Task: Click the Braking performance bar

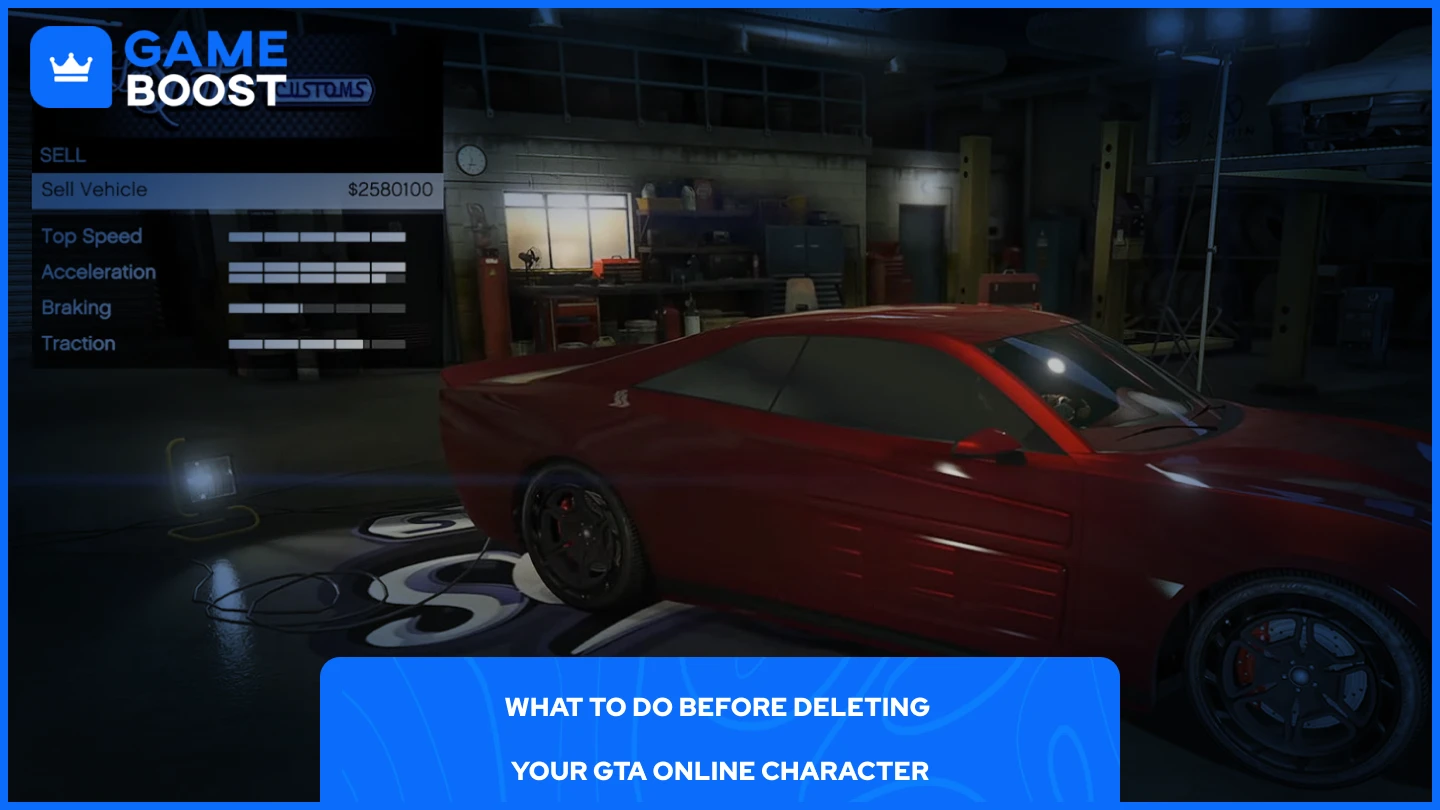Action: coord(315,308)
